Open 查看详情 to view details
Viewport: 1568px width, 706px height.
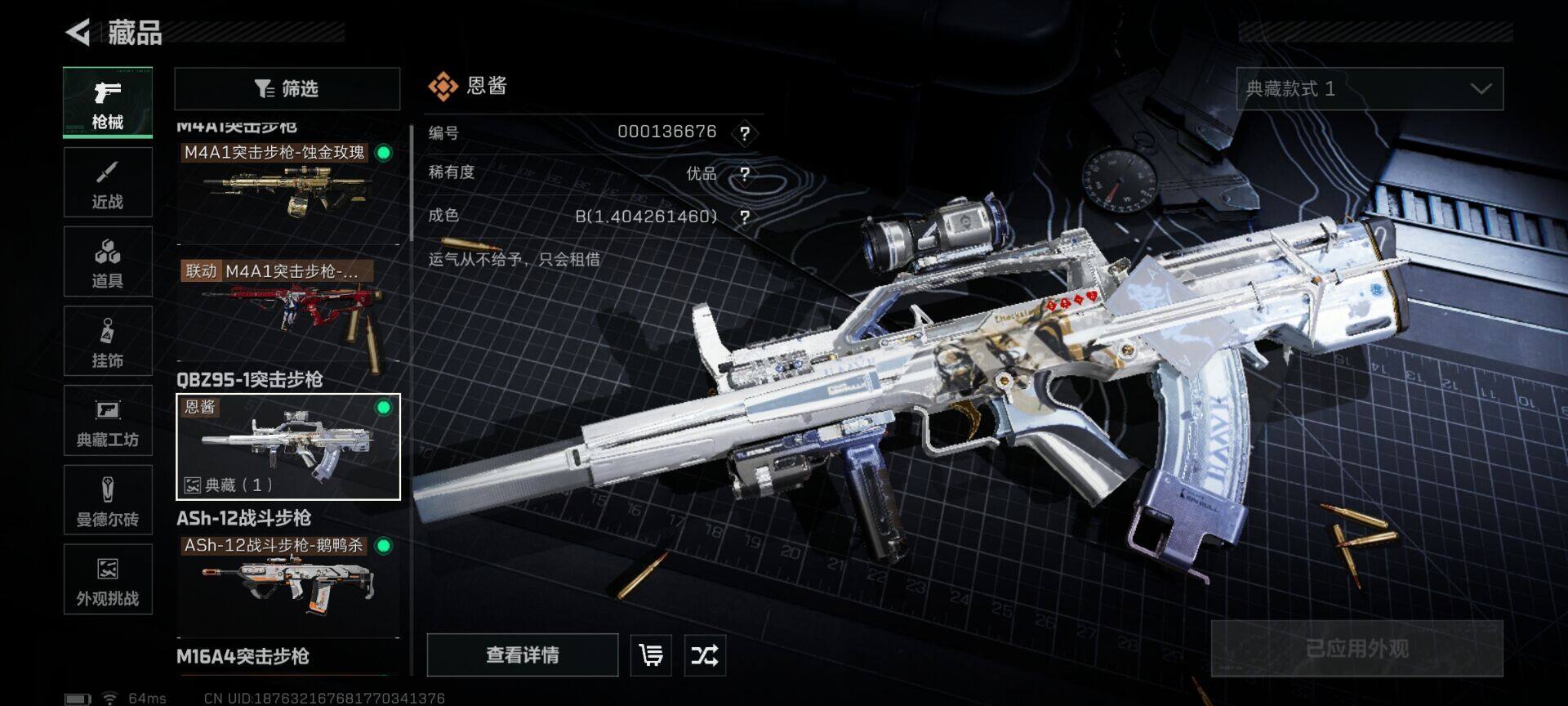[522, 655]
